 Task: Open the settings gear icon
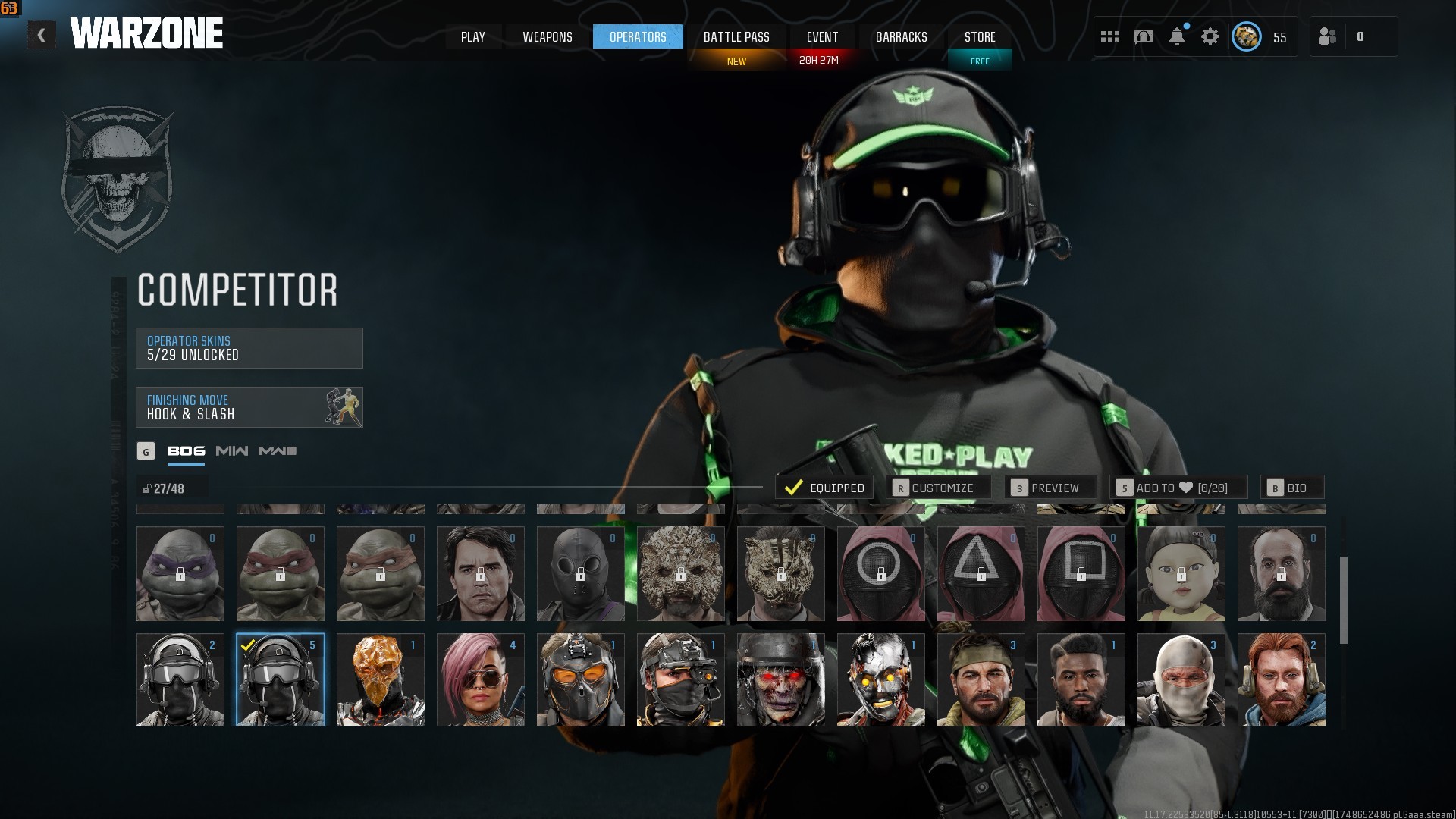(x=1210, y=36)
